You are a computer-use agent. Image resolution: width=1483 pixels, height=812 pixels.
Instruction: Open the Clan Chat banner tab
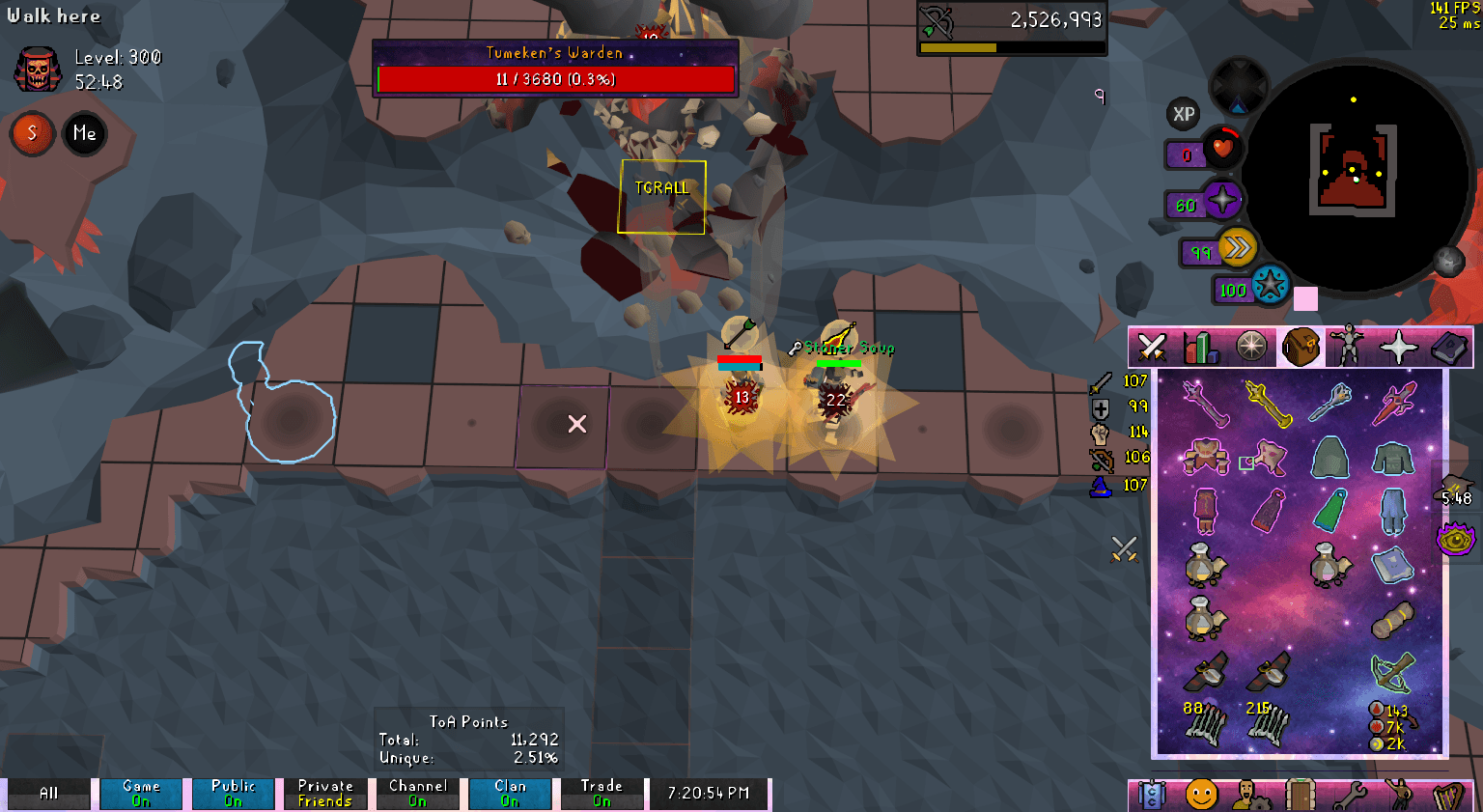click(1153, 794)
